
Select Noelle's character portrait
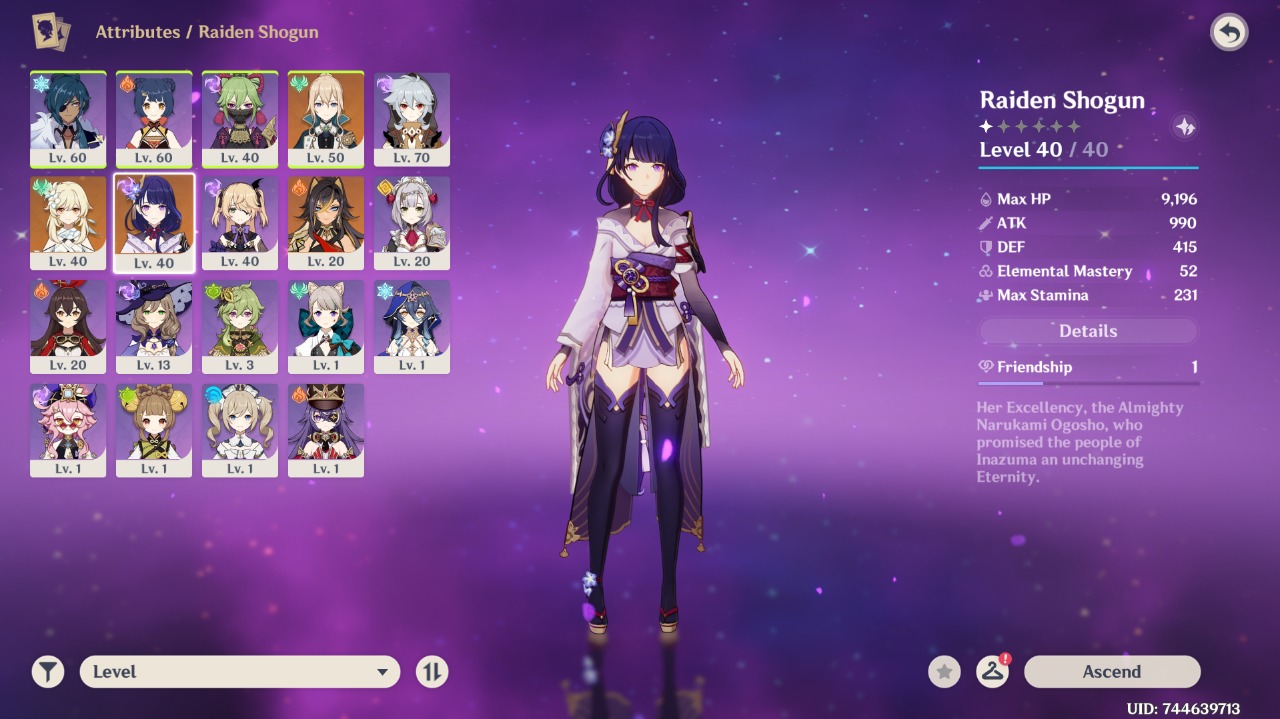(412, 222)
